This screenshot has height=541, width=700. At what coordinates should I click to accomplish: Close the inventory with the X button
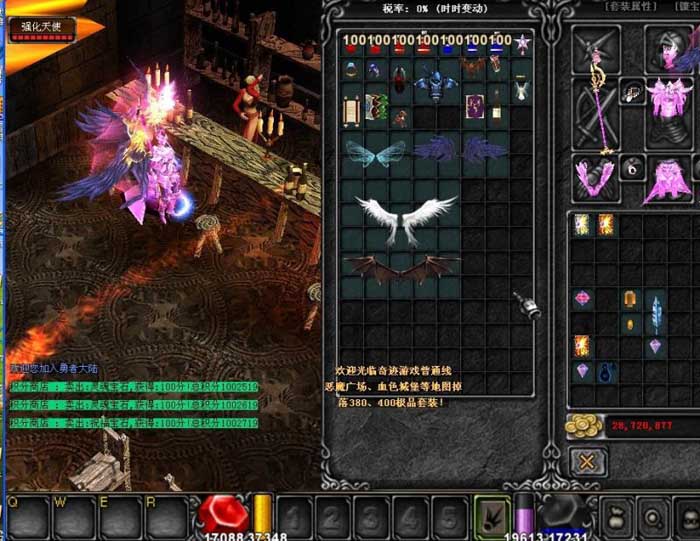[x=588, y=461]
